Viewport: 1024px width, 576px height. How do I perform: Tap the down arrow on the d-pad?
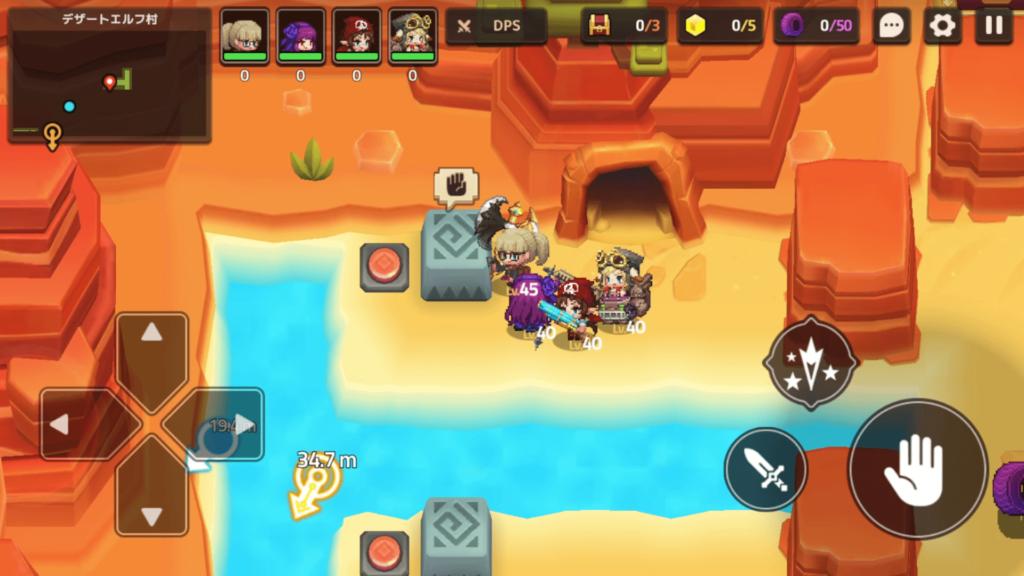pos(152,503)
